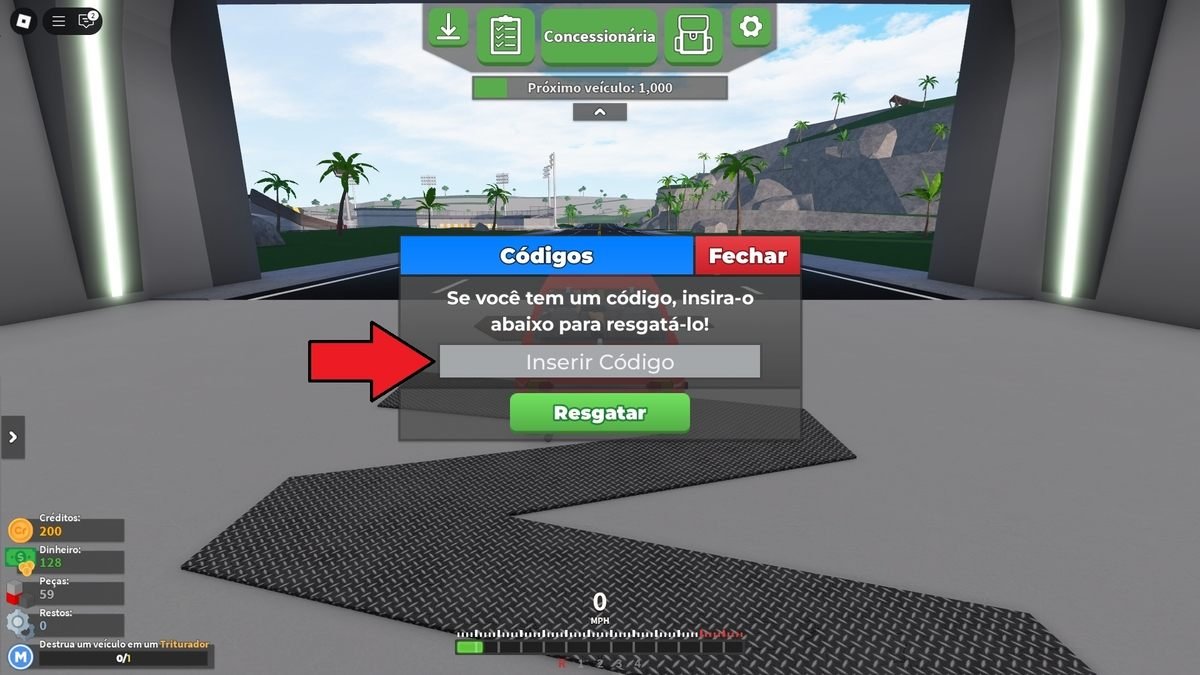Open the Roblox chat overlay icon

pos(87,21)
